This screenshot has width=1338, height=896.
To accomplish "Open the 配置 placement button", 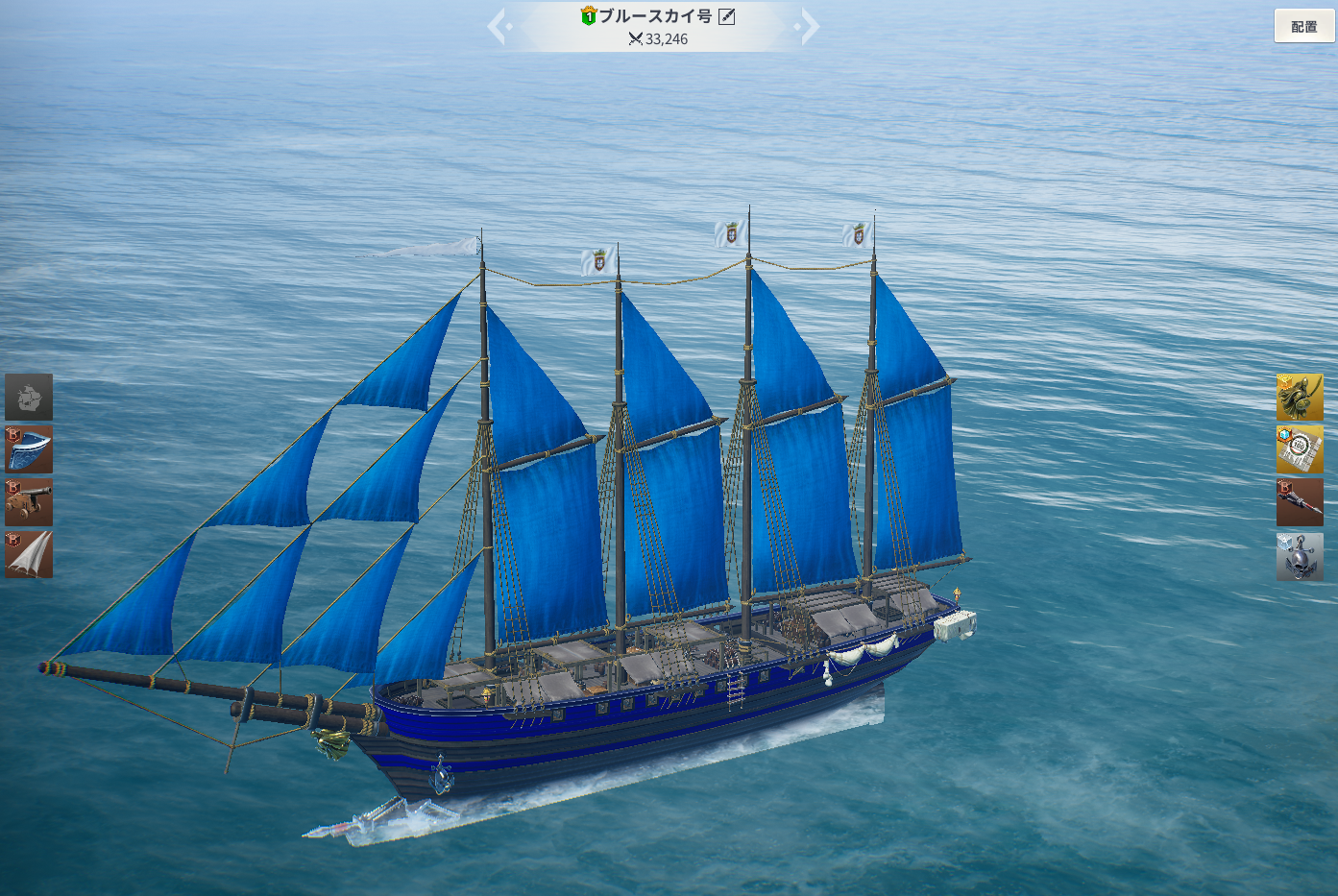I will tap(1303, 26).
